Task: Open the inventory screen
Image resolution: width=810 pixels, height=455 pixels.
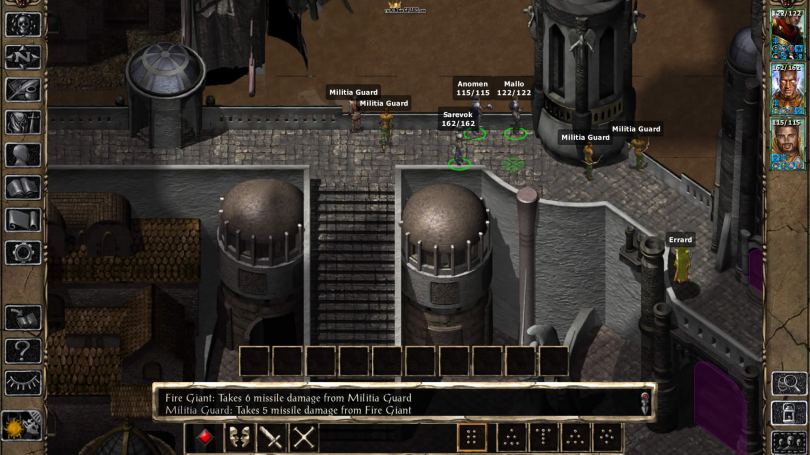Action: click(22, 122)
